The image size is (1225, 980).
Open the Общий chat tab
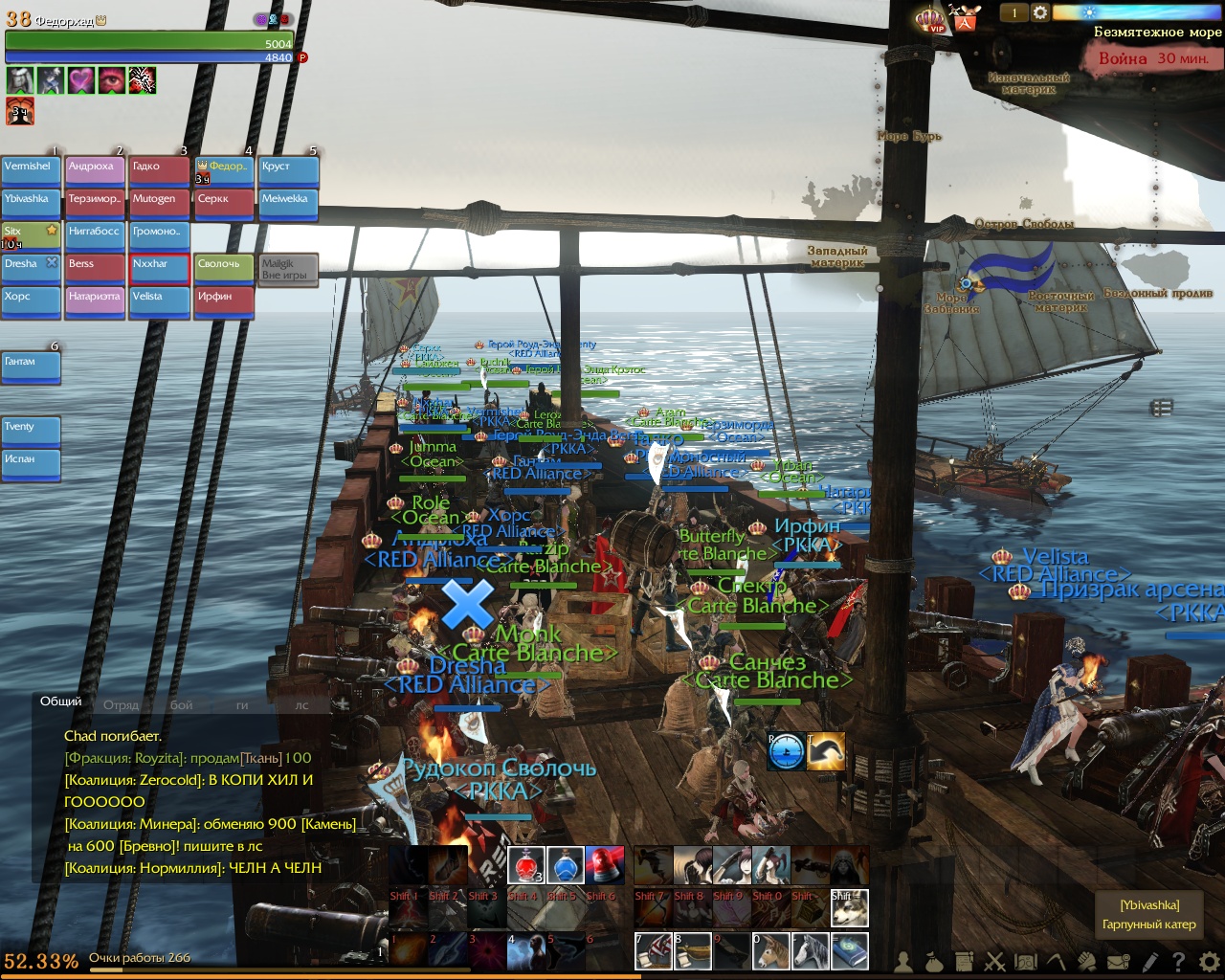point(60,702)
